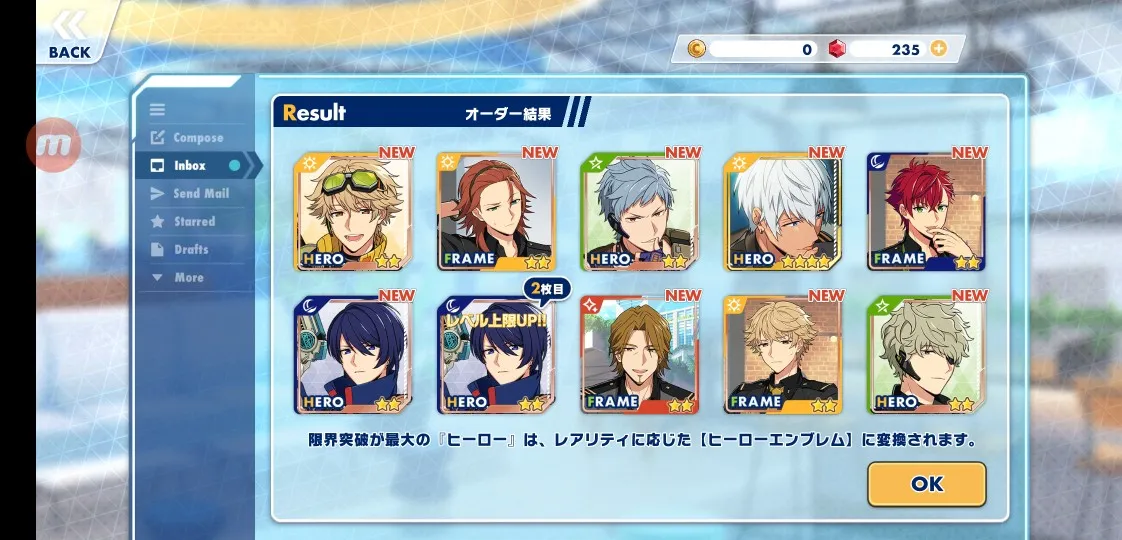This screenshot has height=540, width=1122.
Task: Select the Inbox menu entry
Action: click(190, 166)
